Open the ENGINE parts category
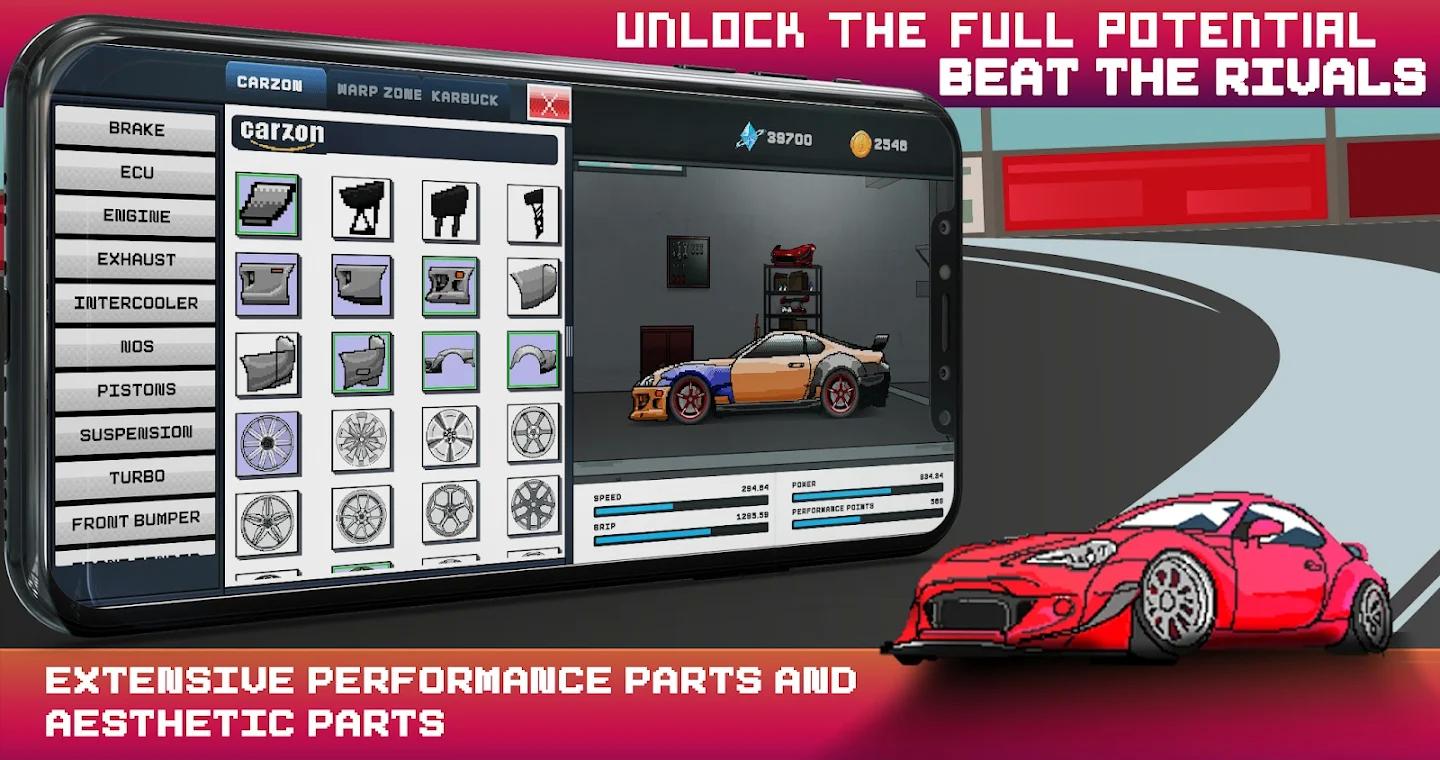 pos(136,215)
